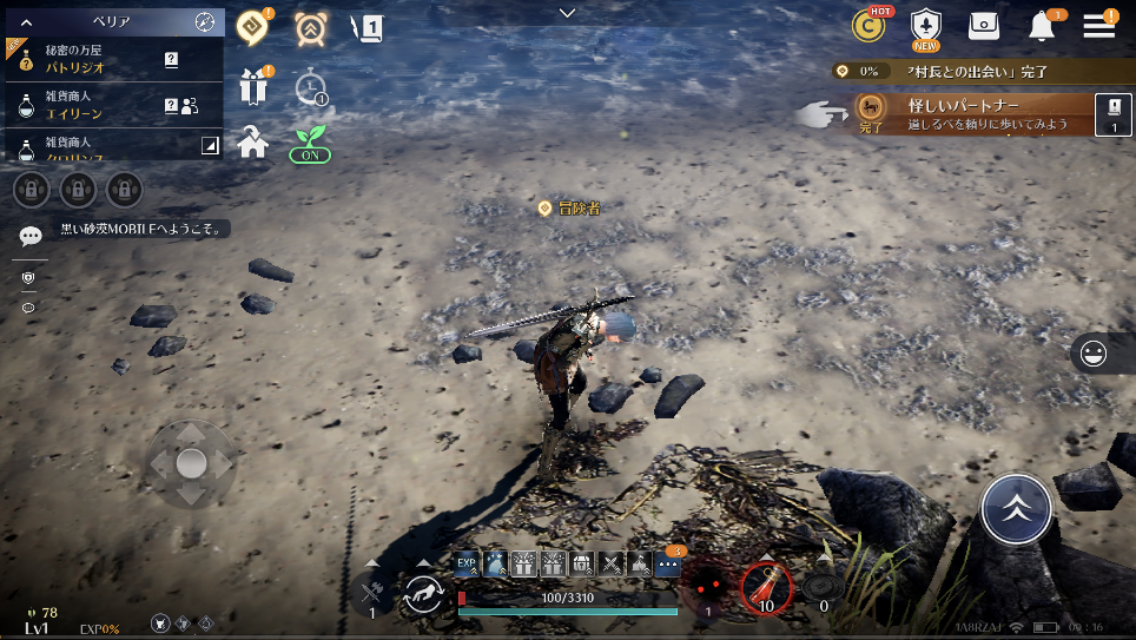Open the bell notifications
Viewport: 1136px width, 640px height.
coord(1042,27)
